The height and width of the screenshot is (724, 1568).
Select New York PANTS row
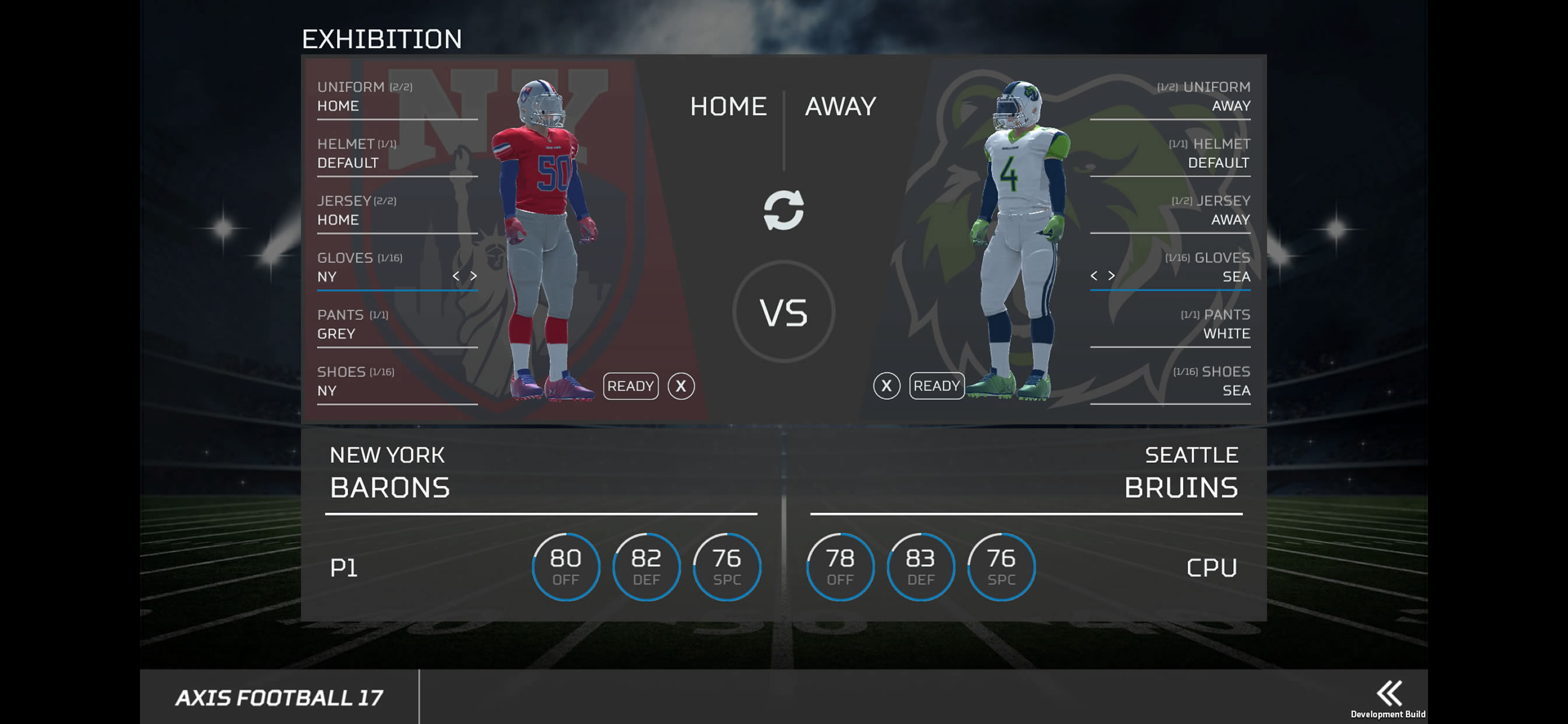tap(397, 324)
